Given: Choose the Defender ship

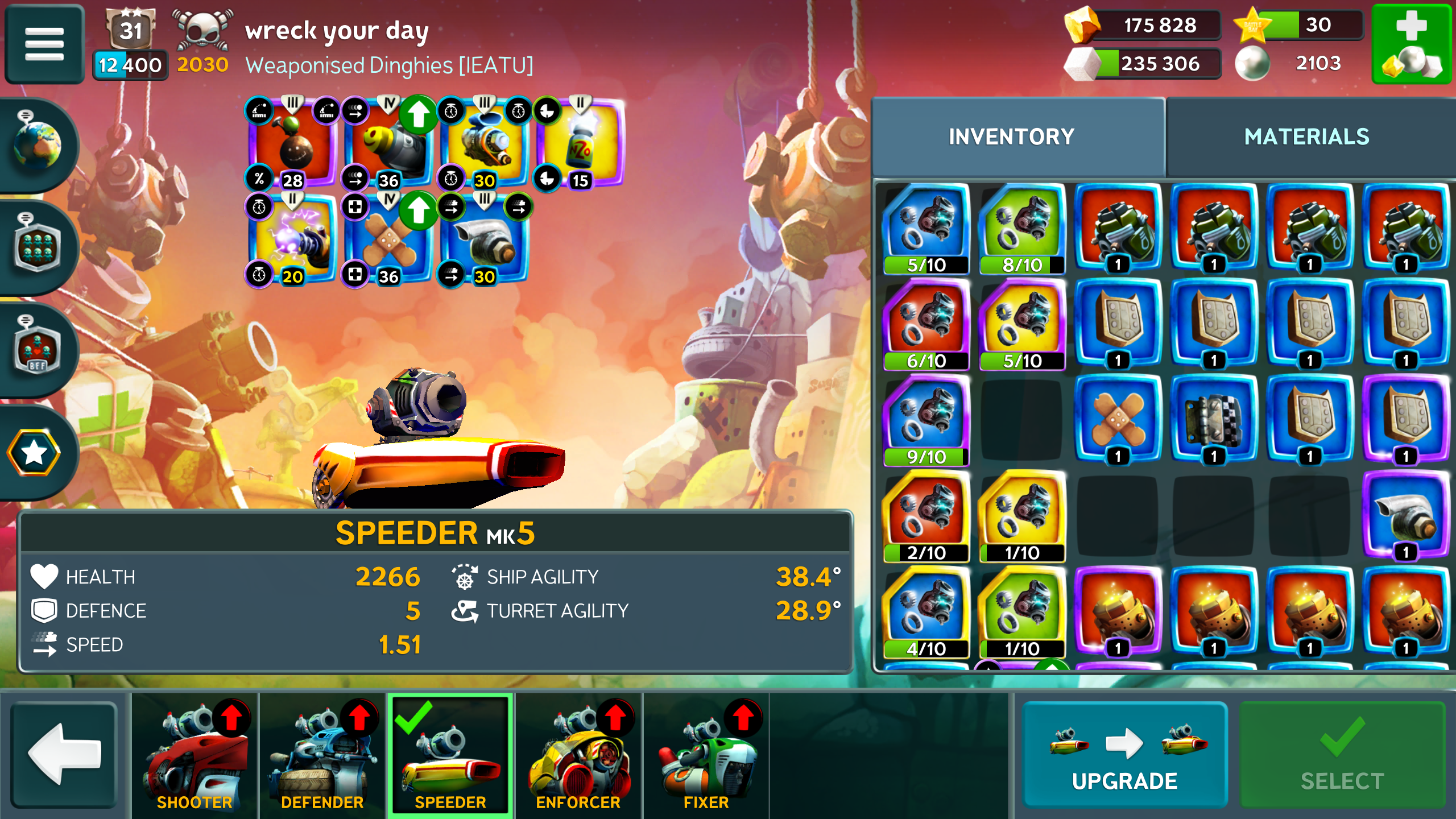Looking at the screenshot, I should (322, 755).
